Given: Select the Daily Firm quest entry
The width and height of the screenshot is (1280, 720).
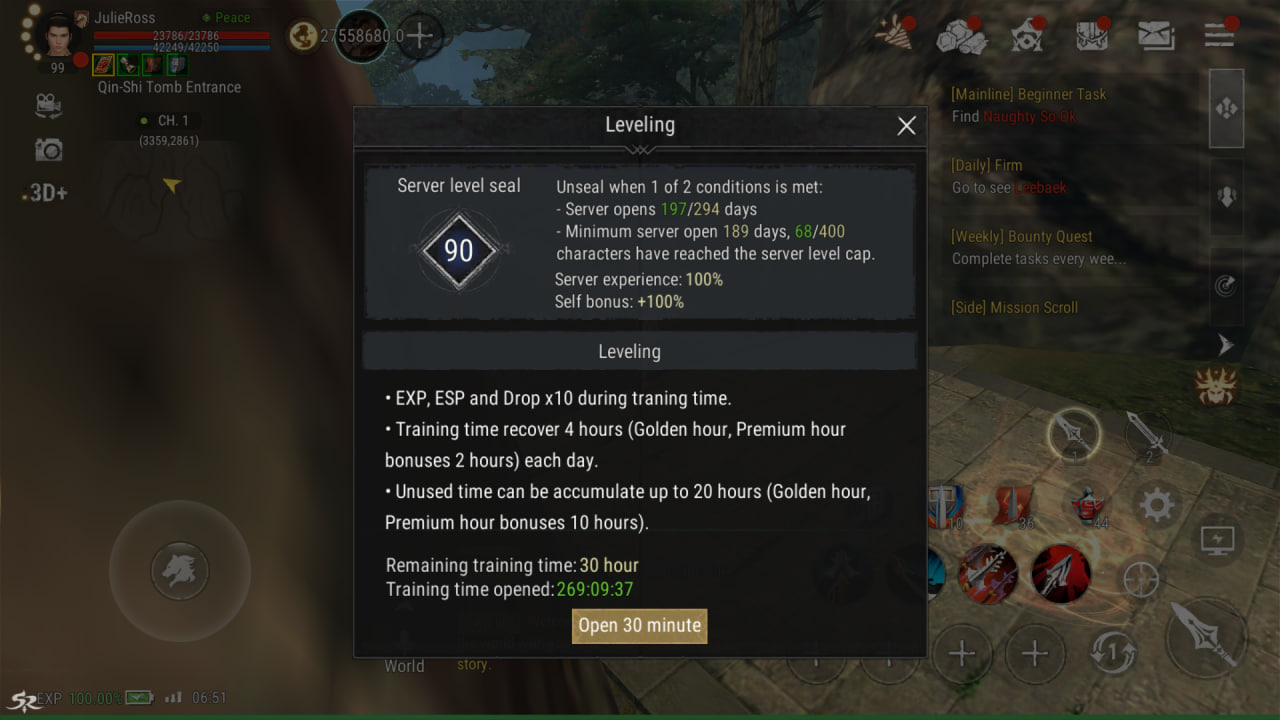Looking at the screenshot, I should [1009, 176].
